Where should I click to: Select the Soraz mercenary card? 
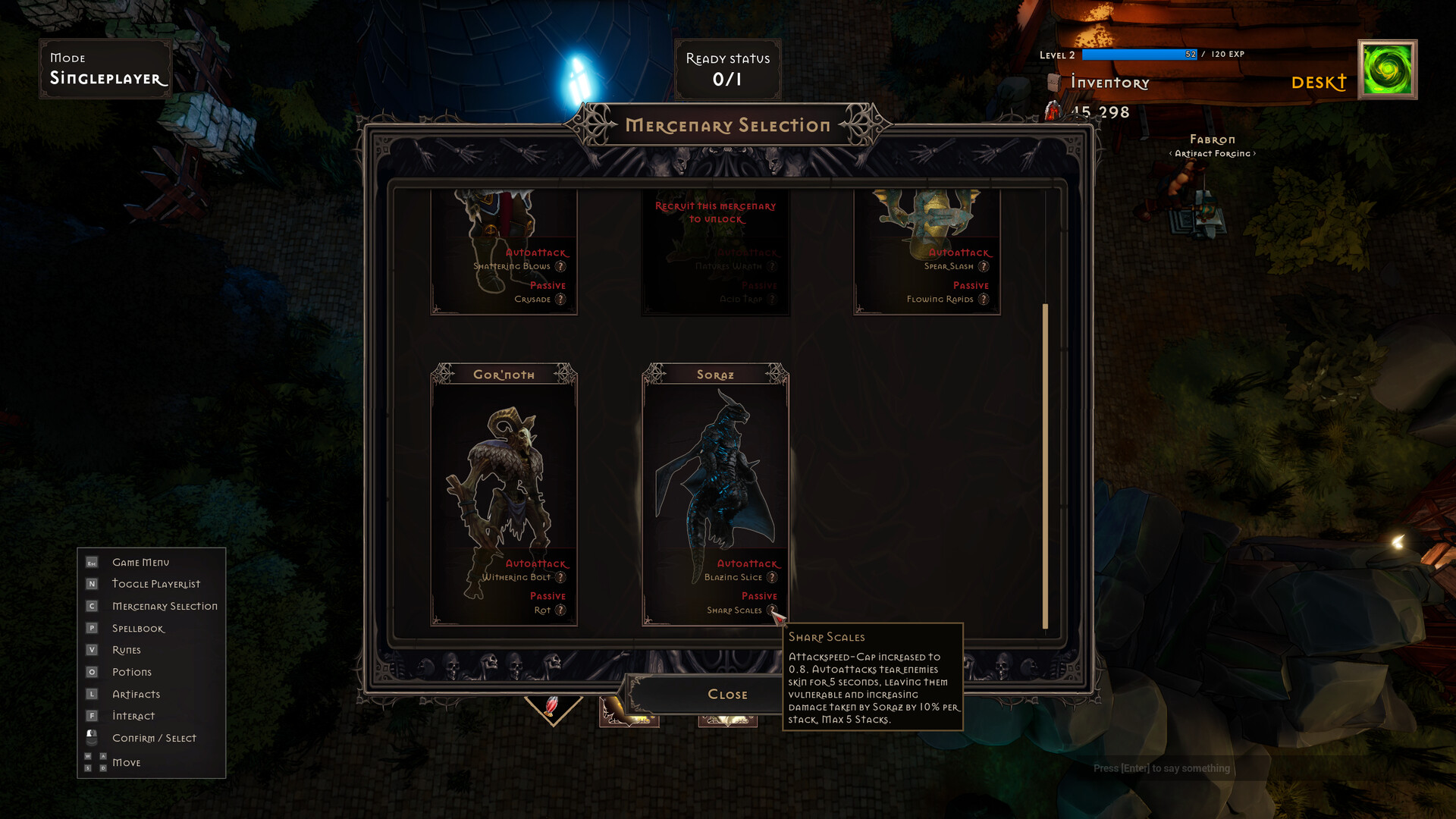(716, 485)
